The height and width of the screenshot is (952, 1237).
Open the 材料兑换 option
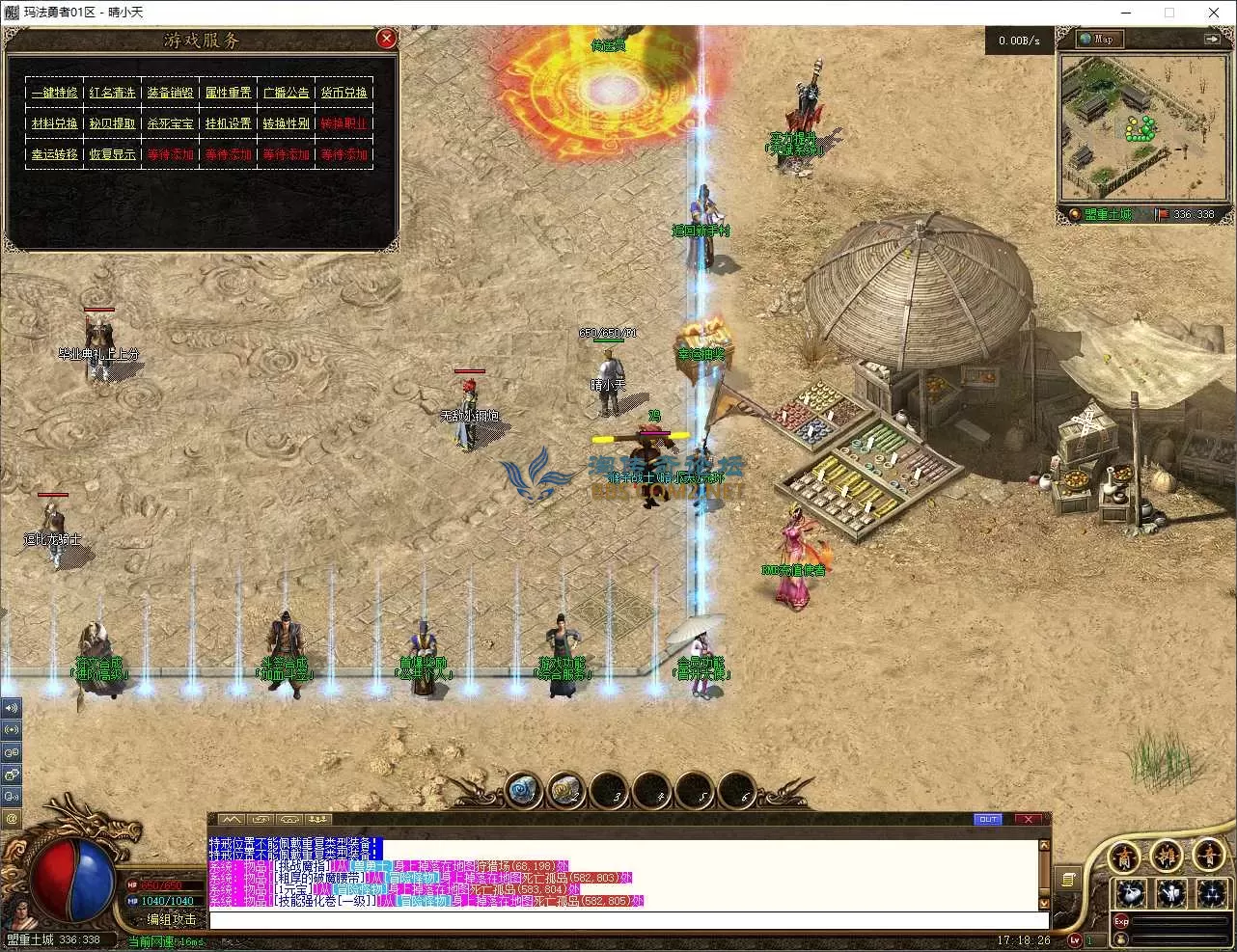pyautogui.click(x=54, y=123)
